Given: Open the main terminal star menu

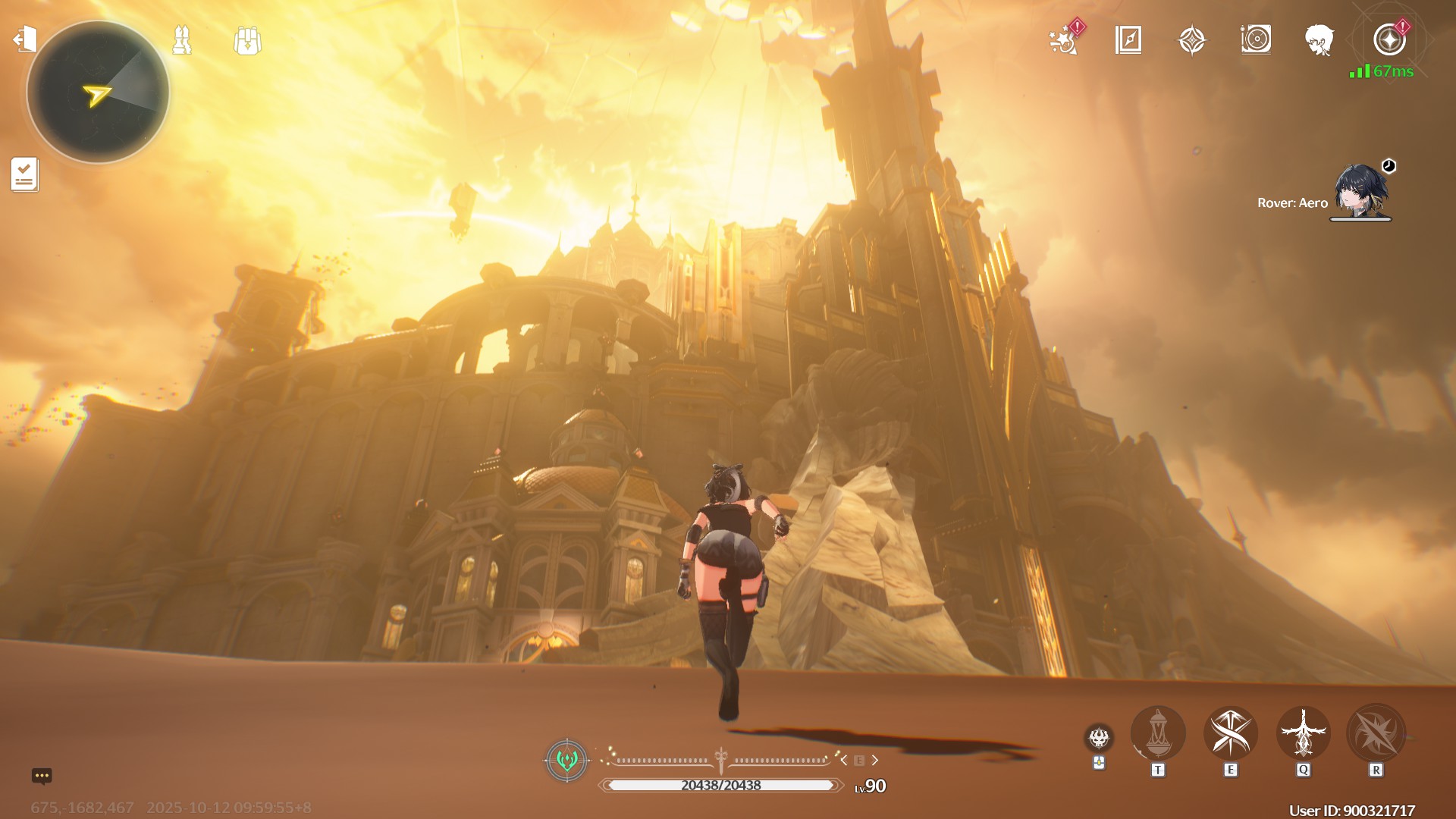Looking at the screenshot, I should pos(1389,39).
